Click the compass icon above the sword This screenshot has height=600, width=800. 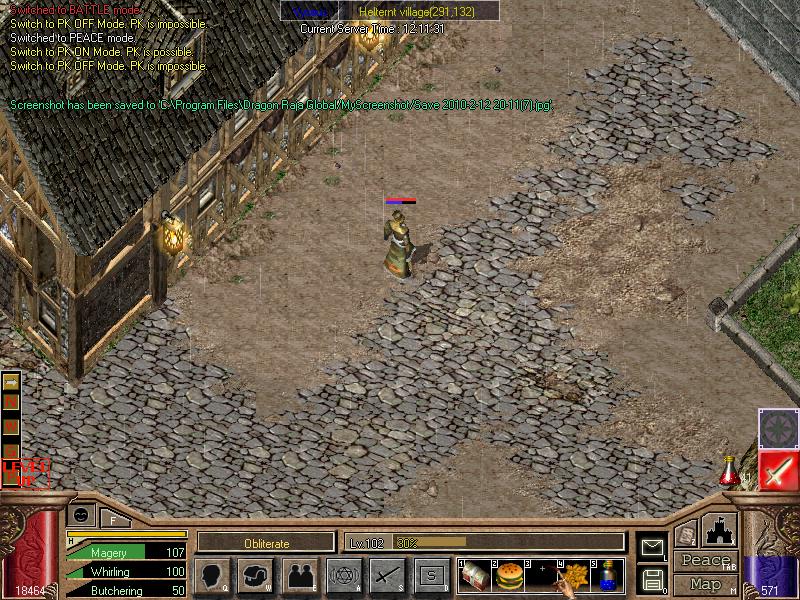(777, 428)
